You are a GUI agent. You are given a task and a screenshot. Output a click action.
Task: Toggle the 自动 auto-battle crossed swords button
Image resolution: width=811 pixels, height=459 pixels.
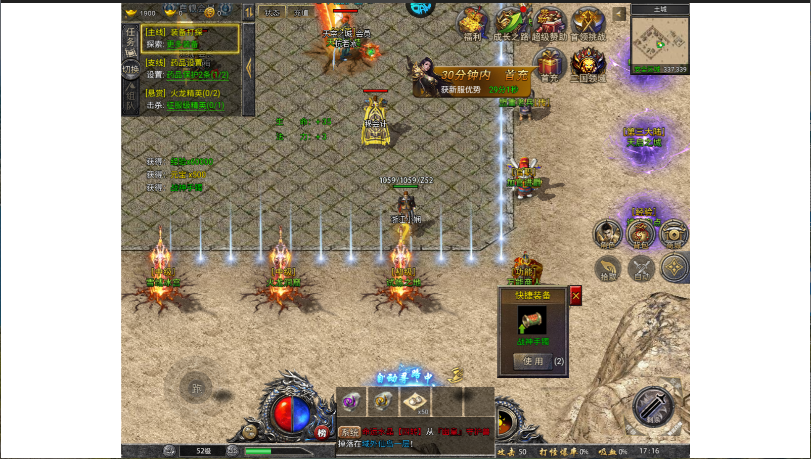point(641,267)
